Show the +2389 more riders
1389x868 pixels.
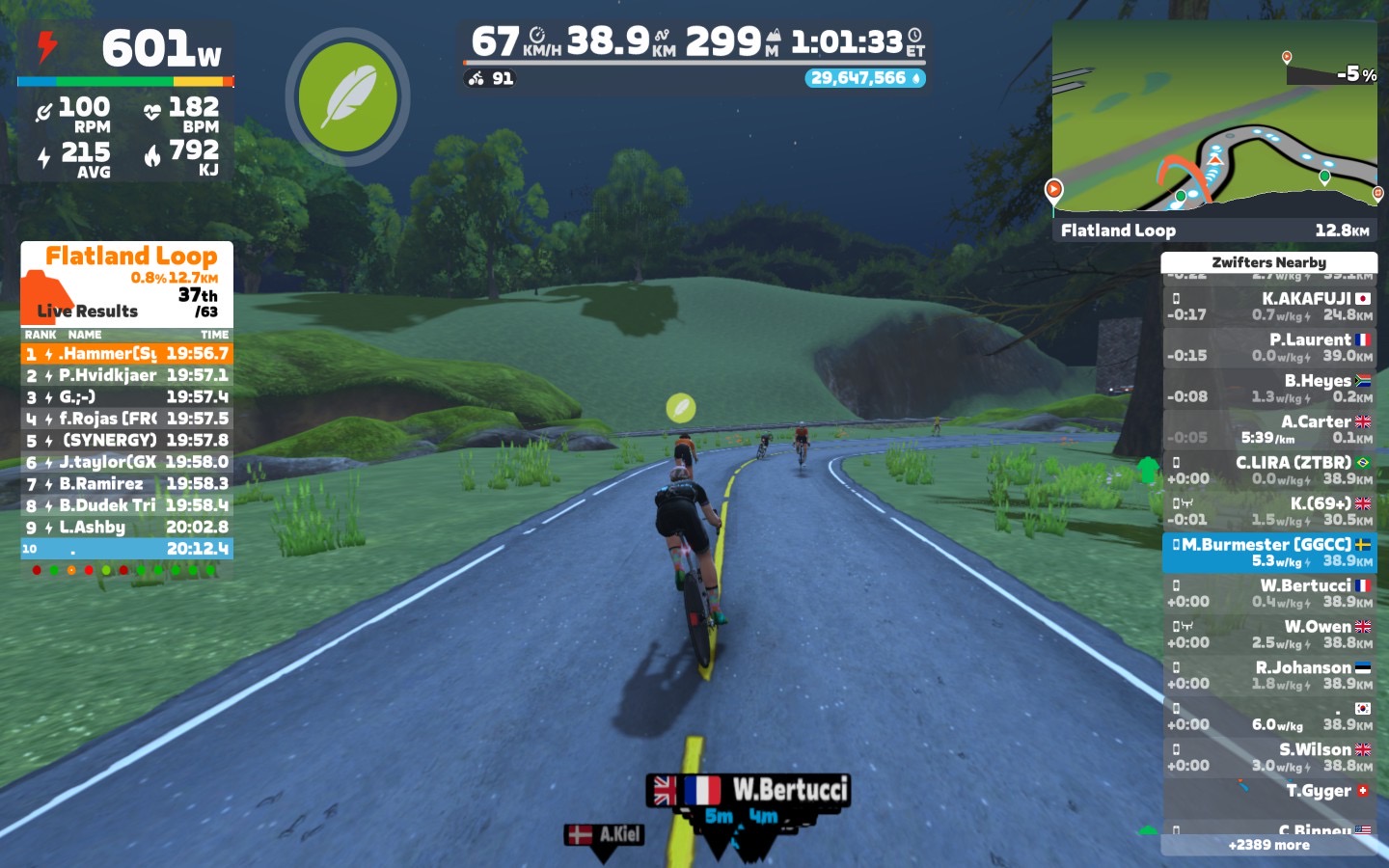click(x=1268, y=845)
